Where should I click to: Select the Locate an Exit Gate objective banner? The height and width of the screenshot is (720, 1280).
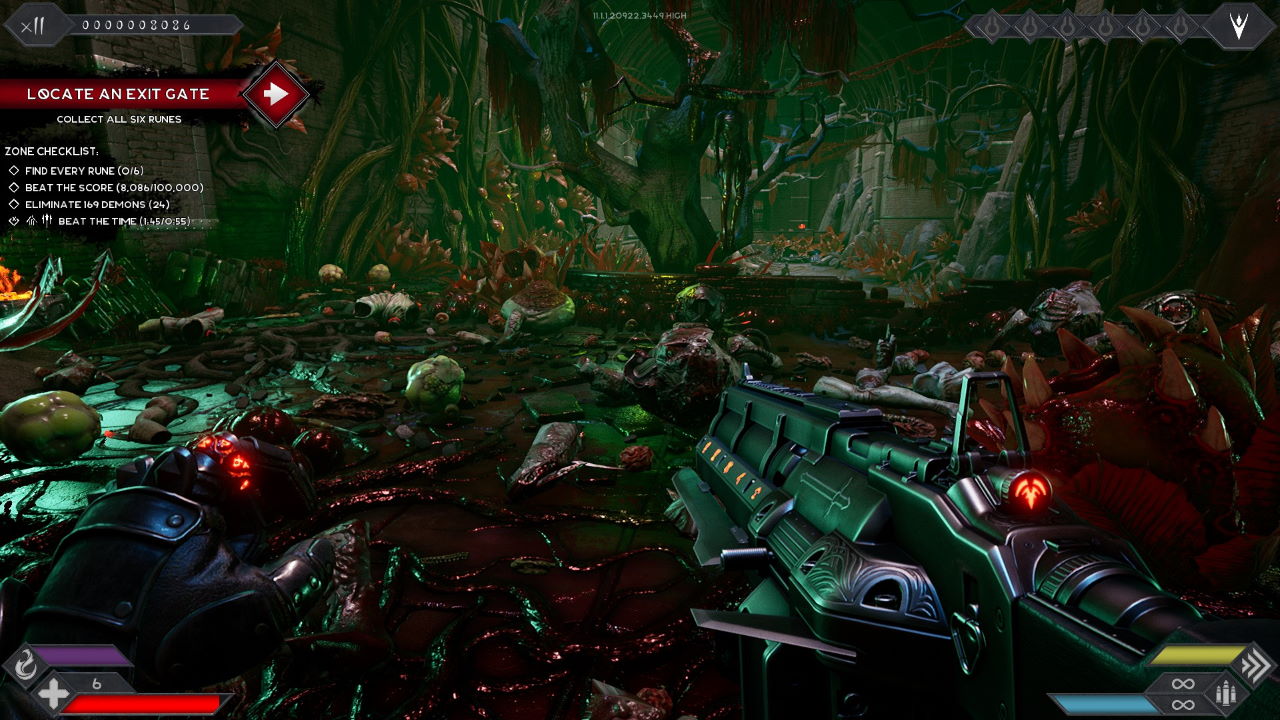pyautogui.click(x=118, y=94)
